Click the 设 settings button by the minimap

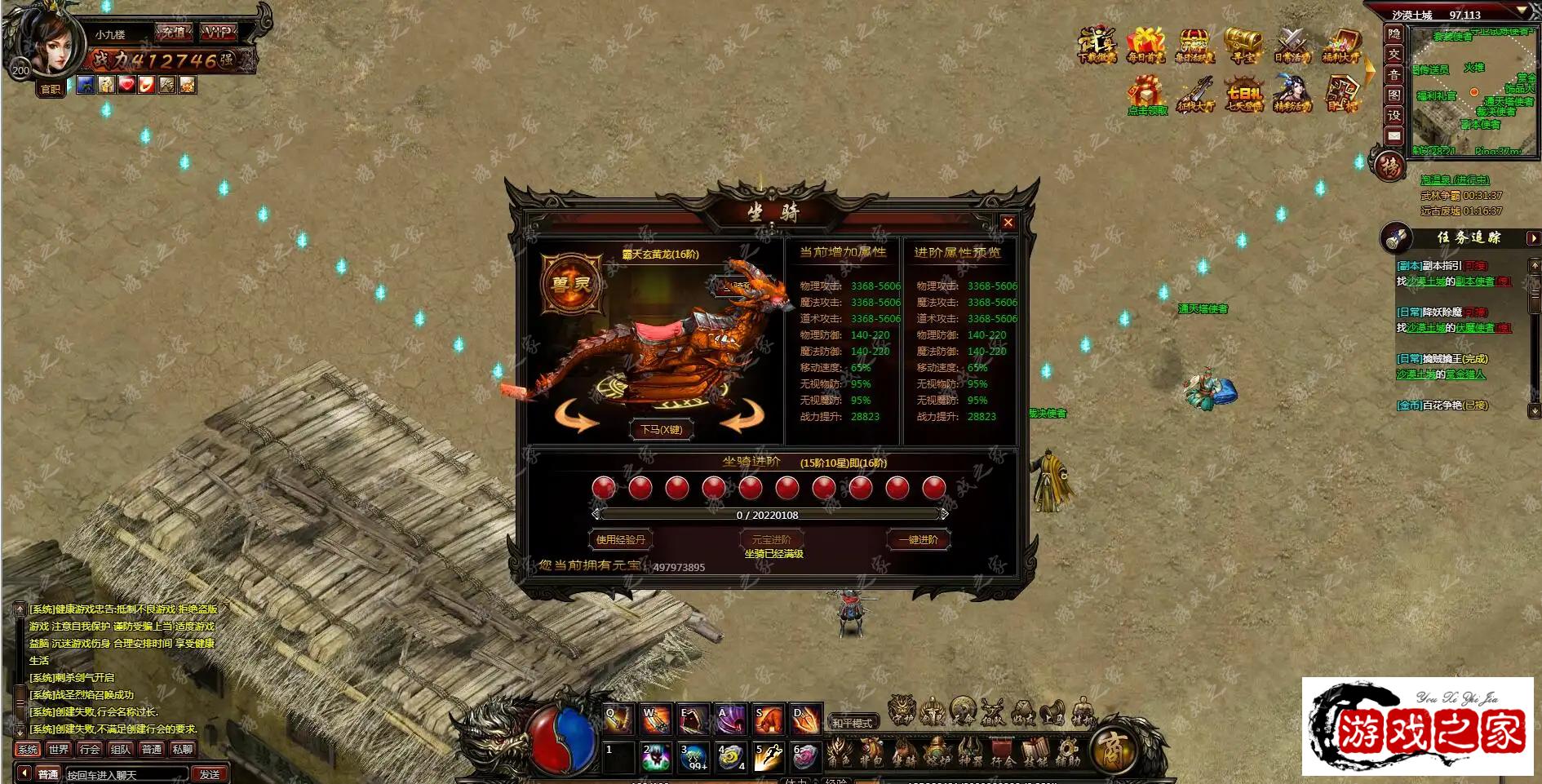(1394, 115)
